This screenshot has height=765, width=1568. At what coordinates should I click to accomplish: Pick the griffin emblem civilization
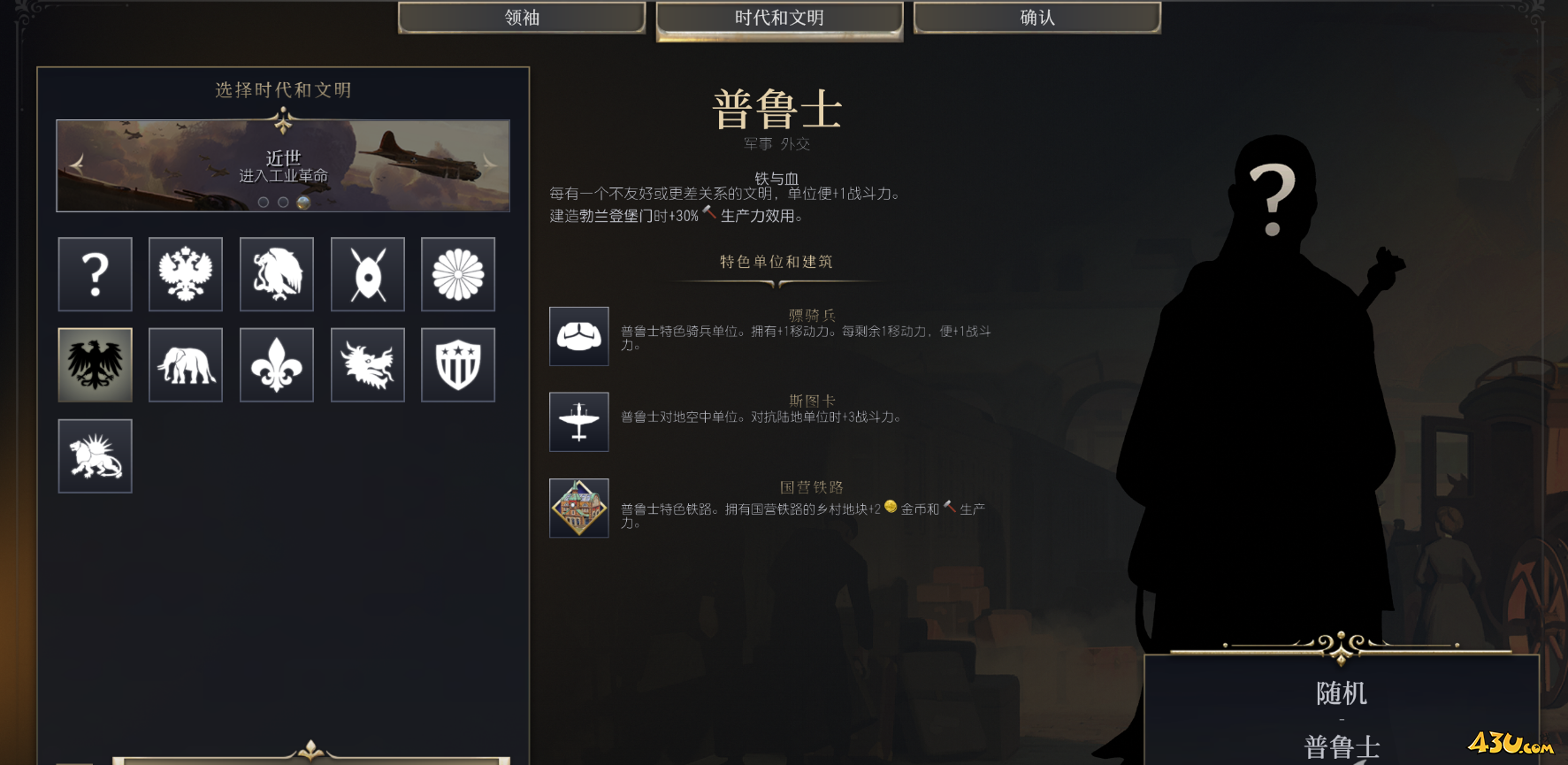click(277, 274)
